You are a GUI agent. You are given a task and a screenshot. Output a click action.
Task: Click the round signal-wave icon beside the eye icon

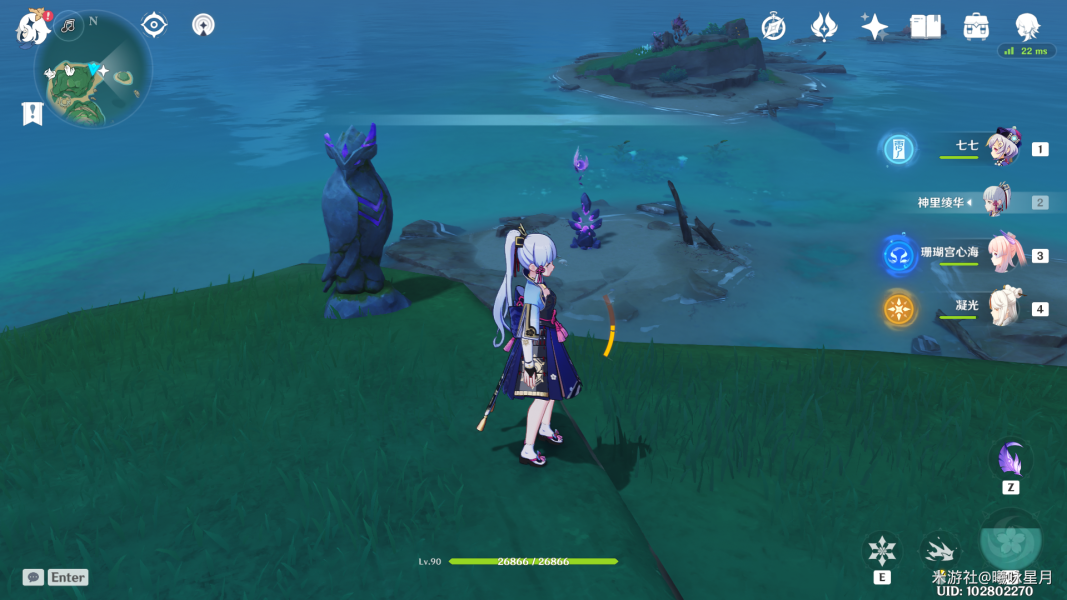tap(203, 25)
